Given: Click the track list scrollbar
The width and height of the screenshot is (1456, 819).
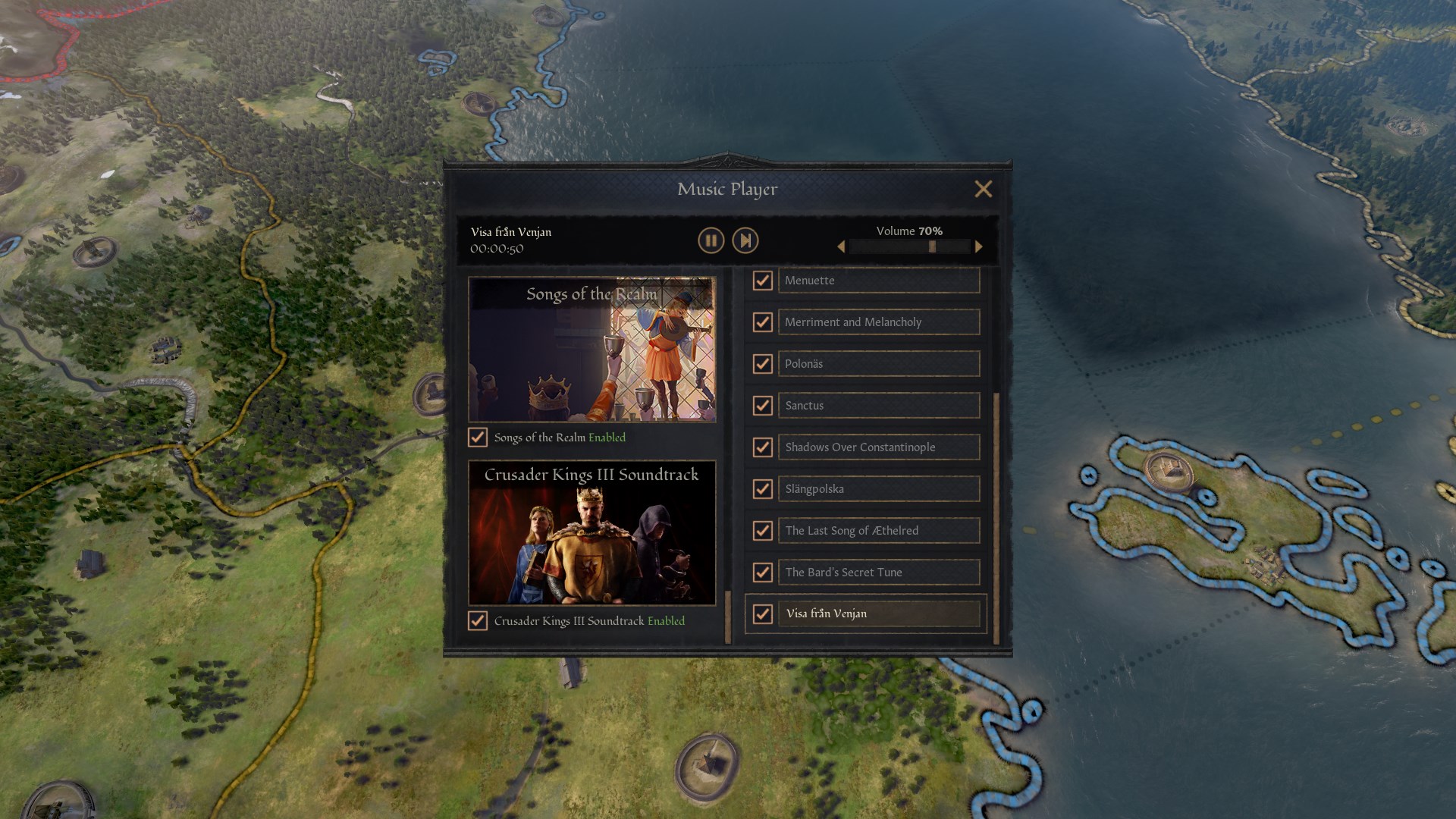Looking at the screenshot, I should click(996, 516).
